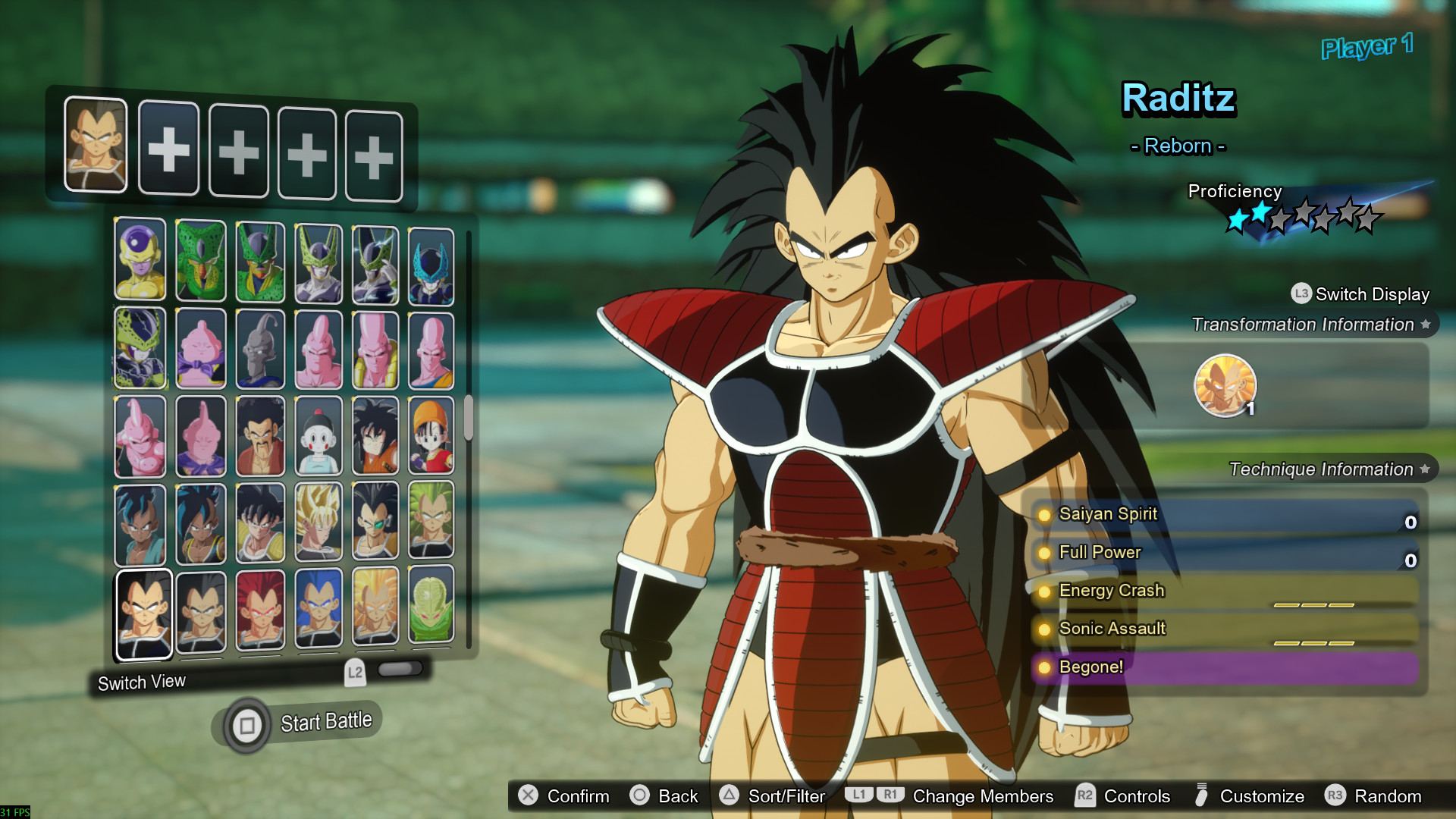The width and height of the screenshot is (1456, 819).
Task: Click an empty plus slot to add a teammate
Action: (x=169, y=149)
